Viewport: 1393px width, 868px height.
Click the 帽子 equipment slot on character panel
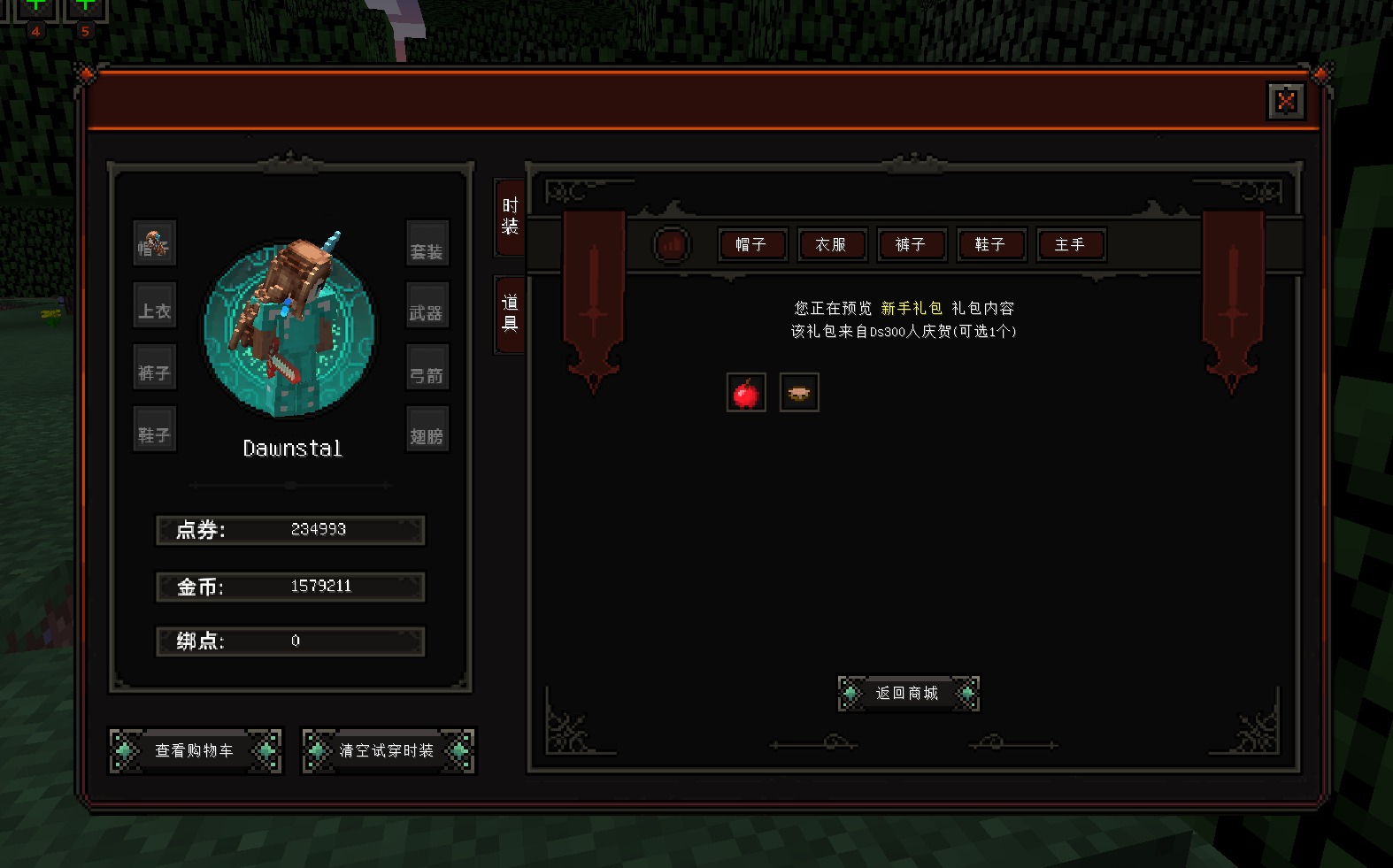[155, 244]
